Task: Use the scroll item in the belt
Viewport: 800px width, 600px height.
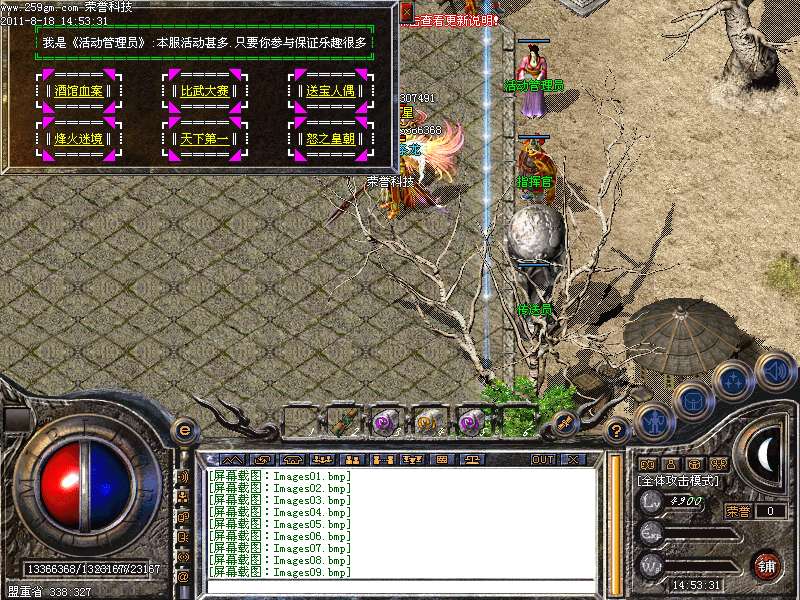Action: click(346, 422)
